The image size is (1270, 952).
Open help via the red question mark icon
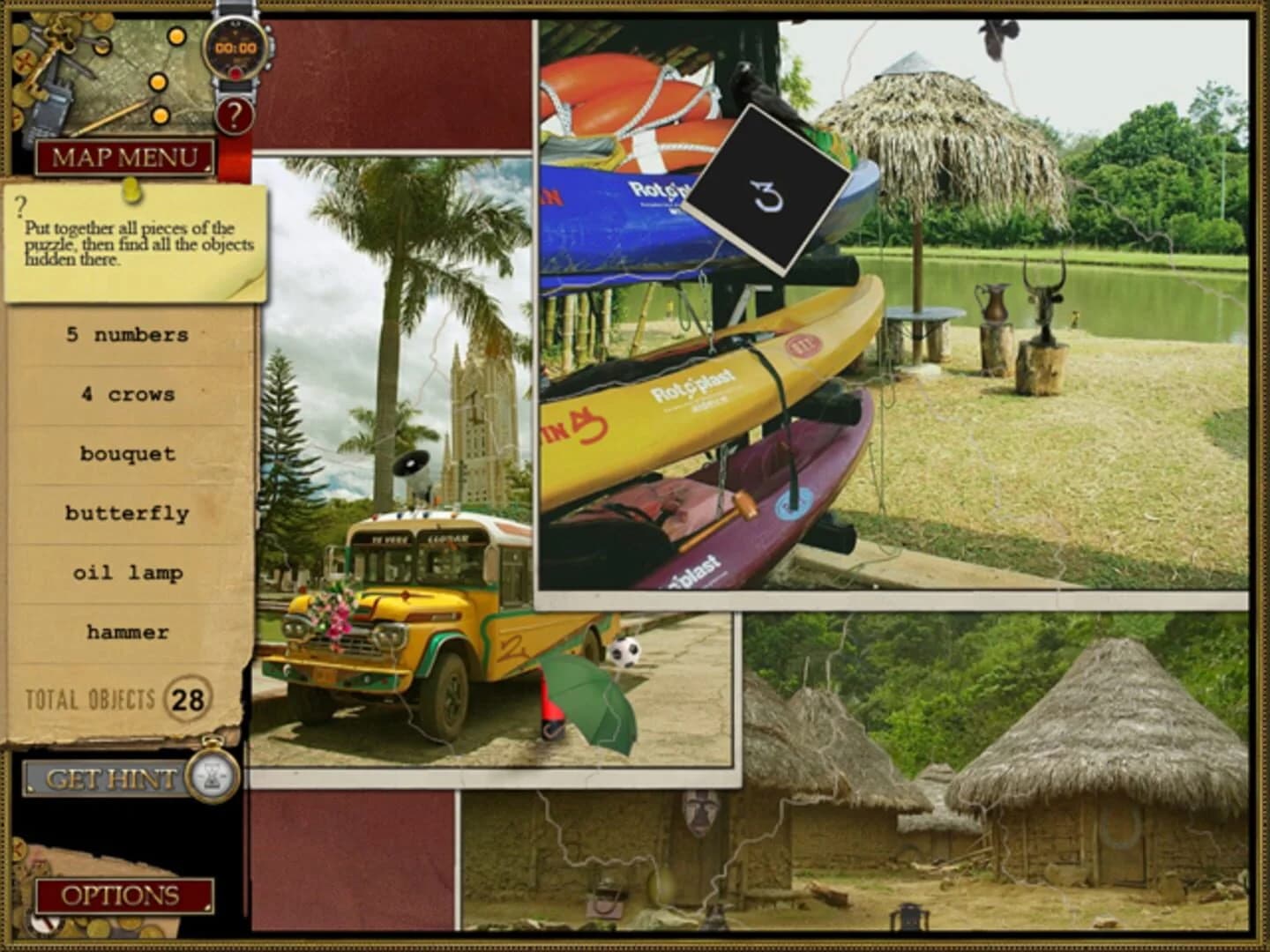[x=234, y=115]
